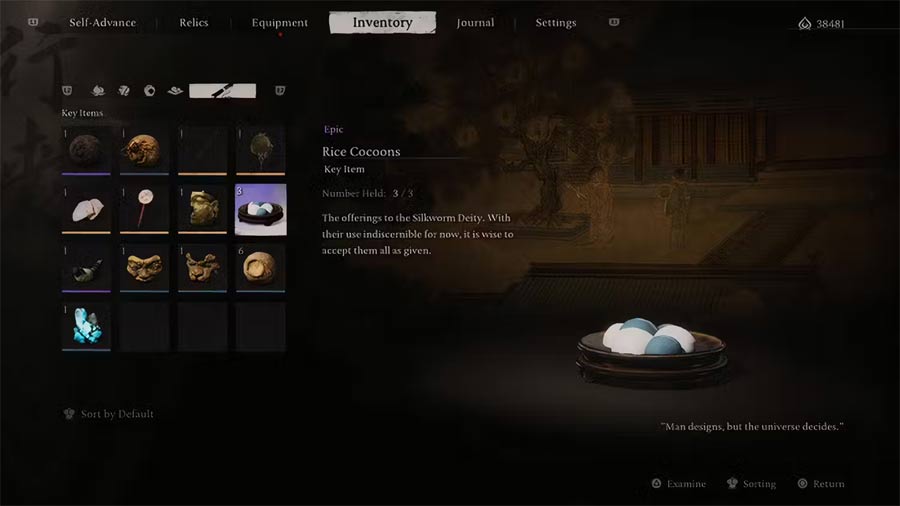Choose the golden frowning face mask
The height and width of the screenshot is (506, 900).
coord(144,268)
